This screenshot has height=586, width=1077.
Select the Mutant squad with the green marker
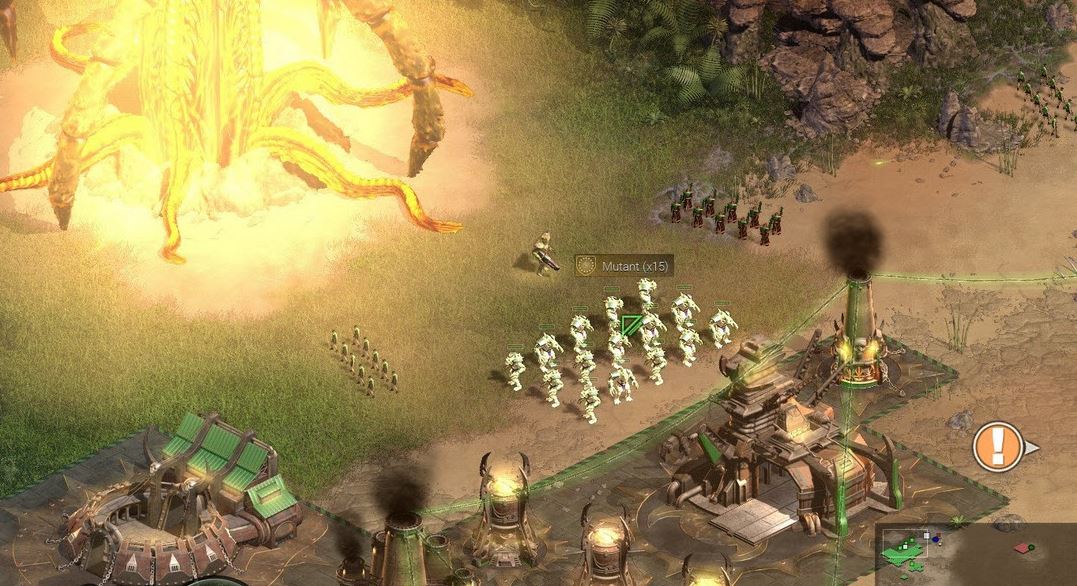click(x=630, y=326)
